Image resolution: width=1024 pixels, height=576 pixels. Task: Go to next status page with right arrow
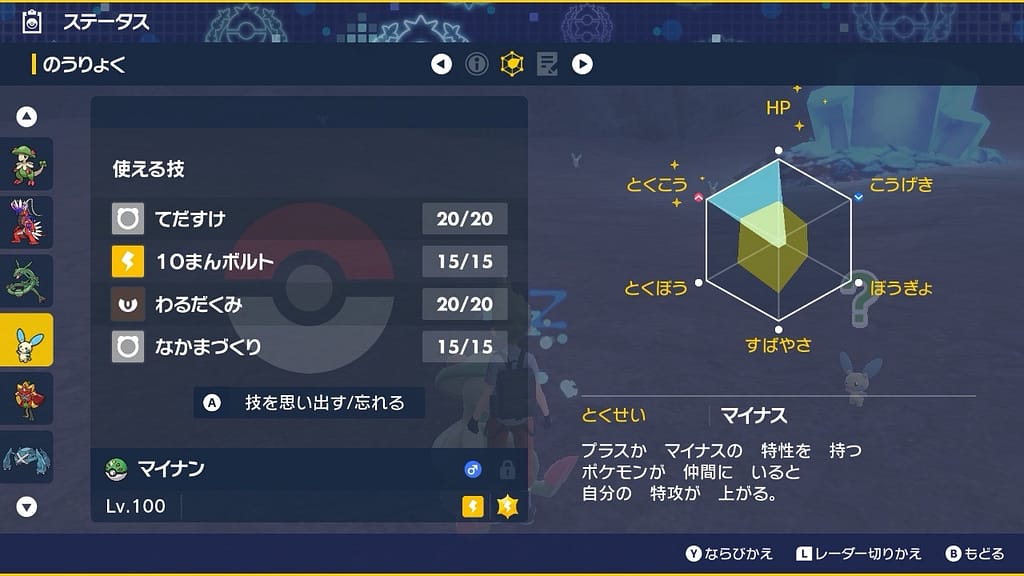582,65
